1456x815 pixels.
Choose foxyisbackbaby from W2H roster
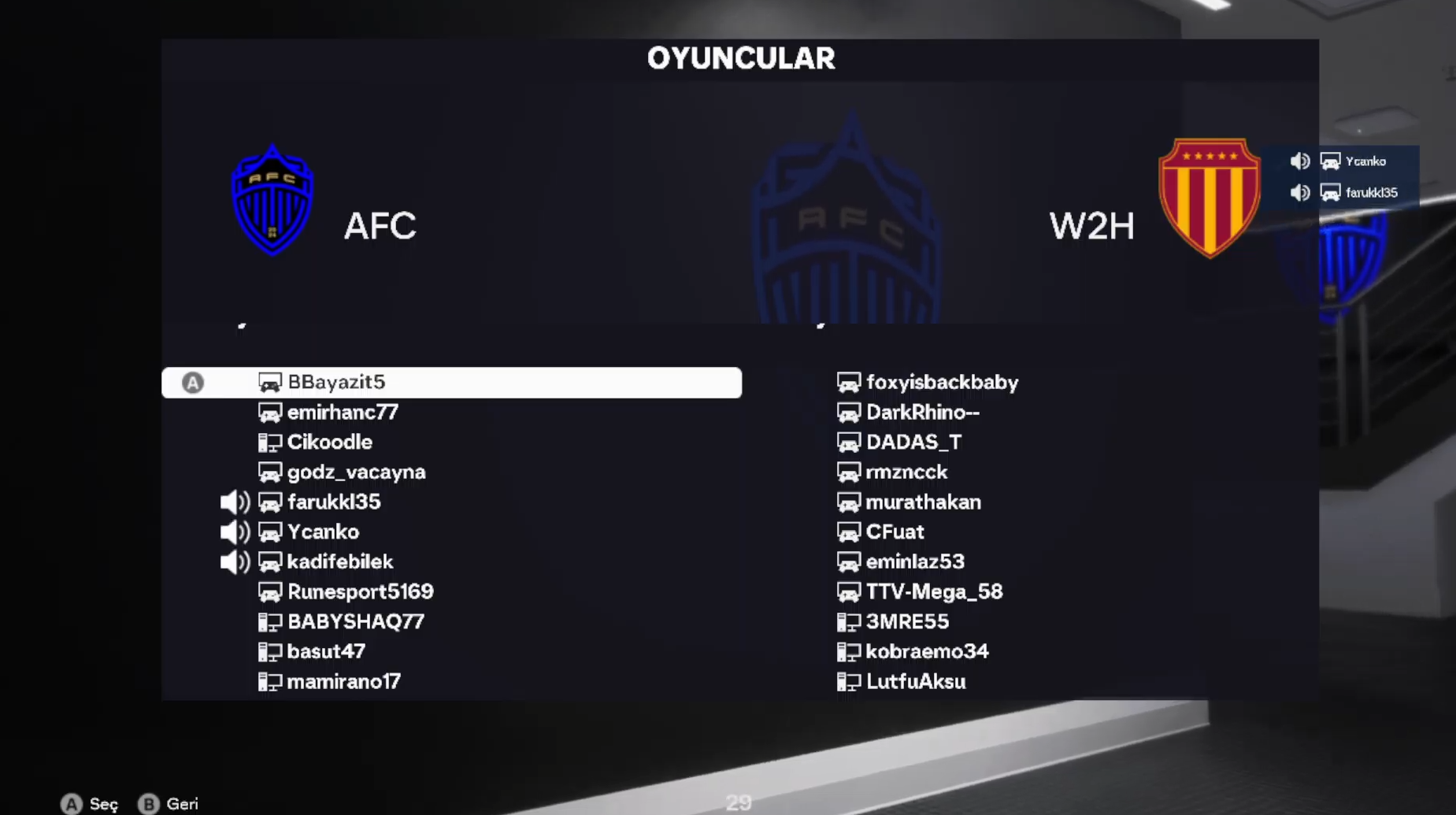click(x=942, y=383)
